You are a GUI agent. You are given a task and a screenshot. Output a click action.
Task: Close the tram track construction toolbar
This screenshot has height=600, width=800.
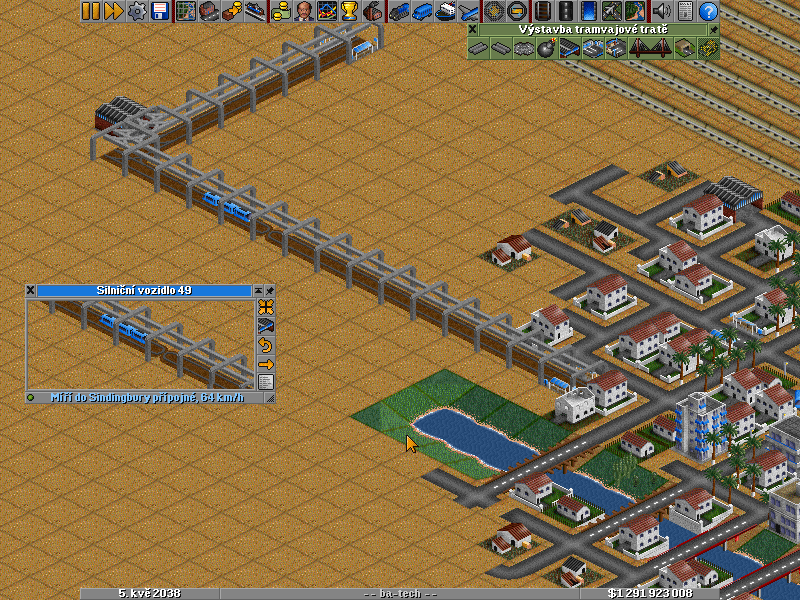pos(473,30)
